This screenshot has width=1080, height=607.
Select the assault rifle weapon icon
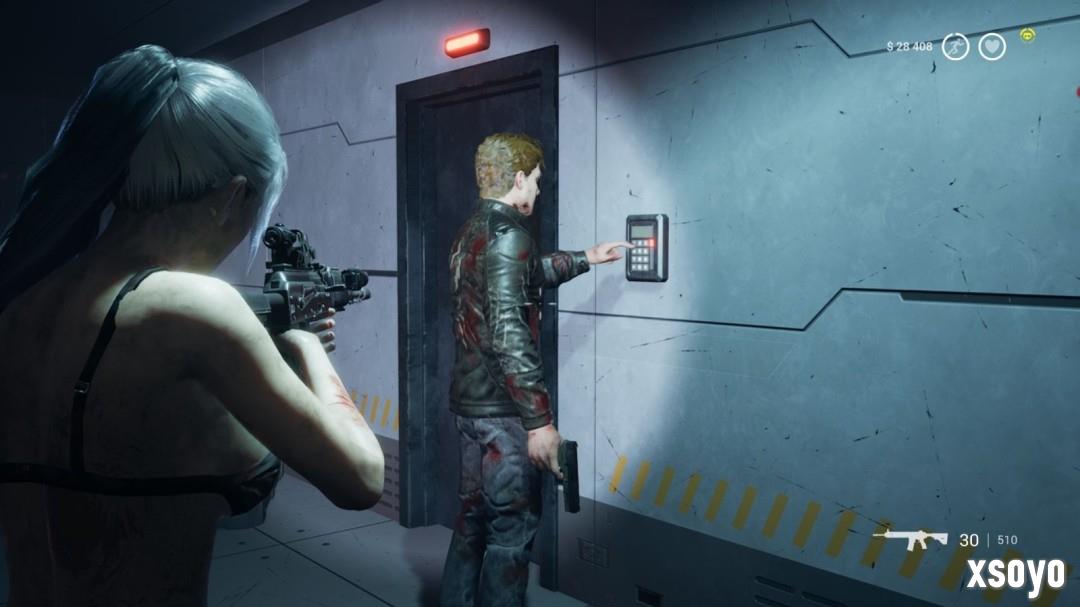pyautogui.click(x=910, y=538)
